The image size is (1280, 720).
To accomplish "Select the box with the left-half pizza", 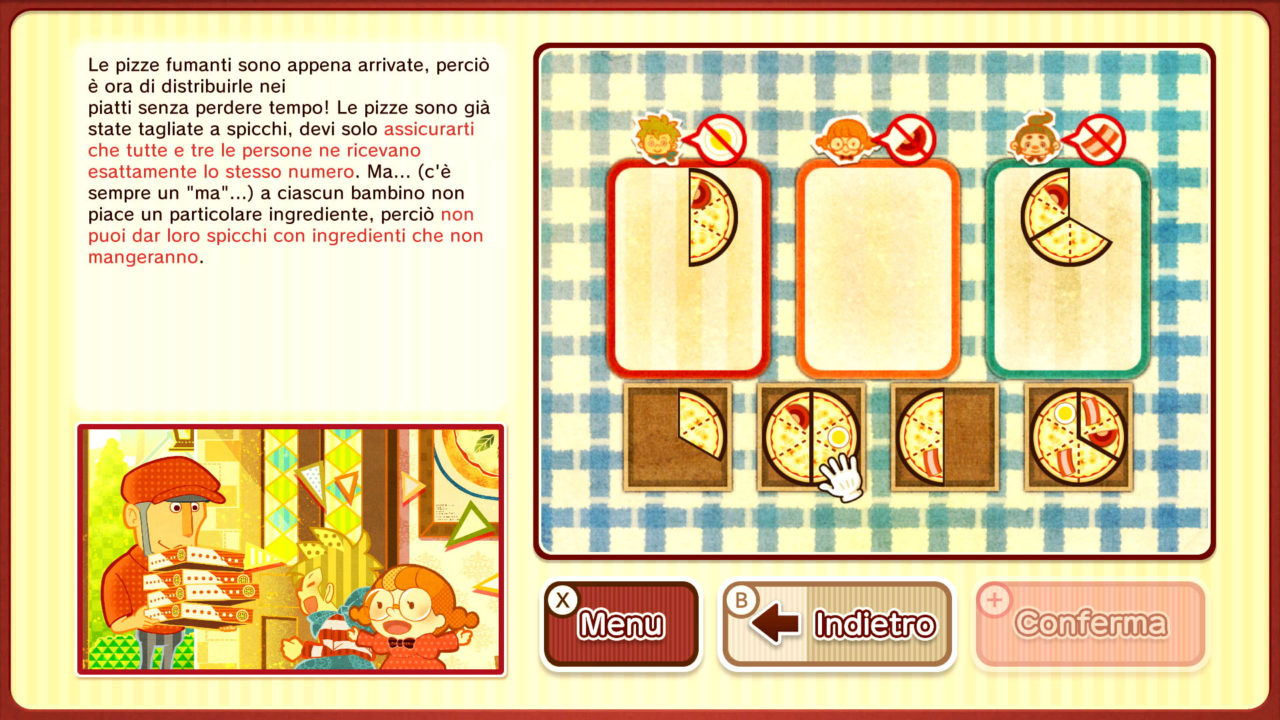I will pyautogui.click(x=945, y=437).
